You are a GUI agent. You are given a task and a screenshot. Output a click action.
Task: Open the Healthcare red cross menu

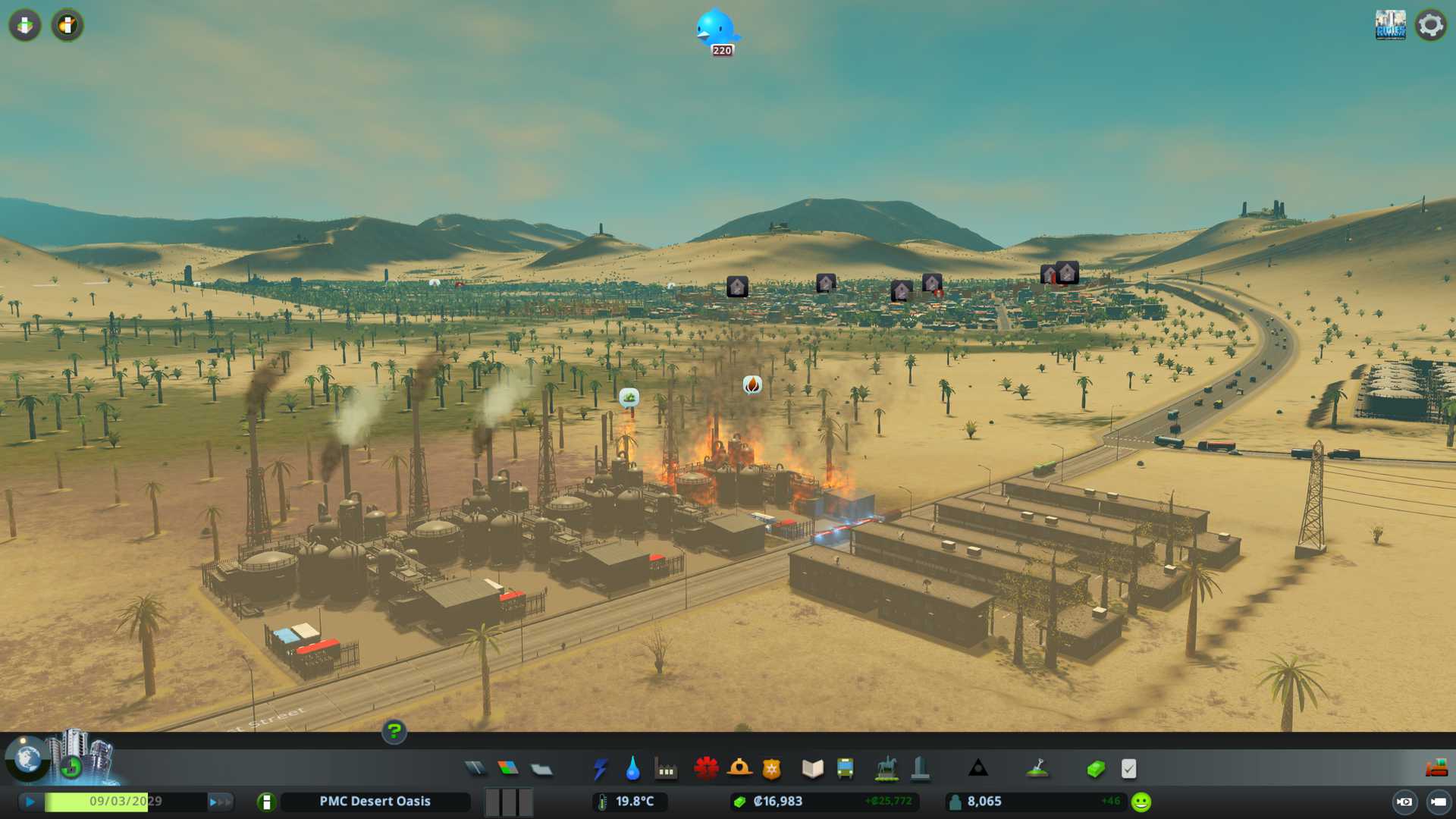(706, 769)
